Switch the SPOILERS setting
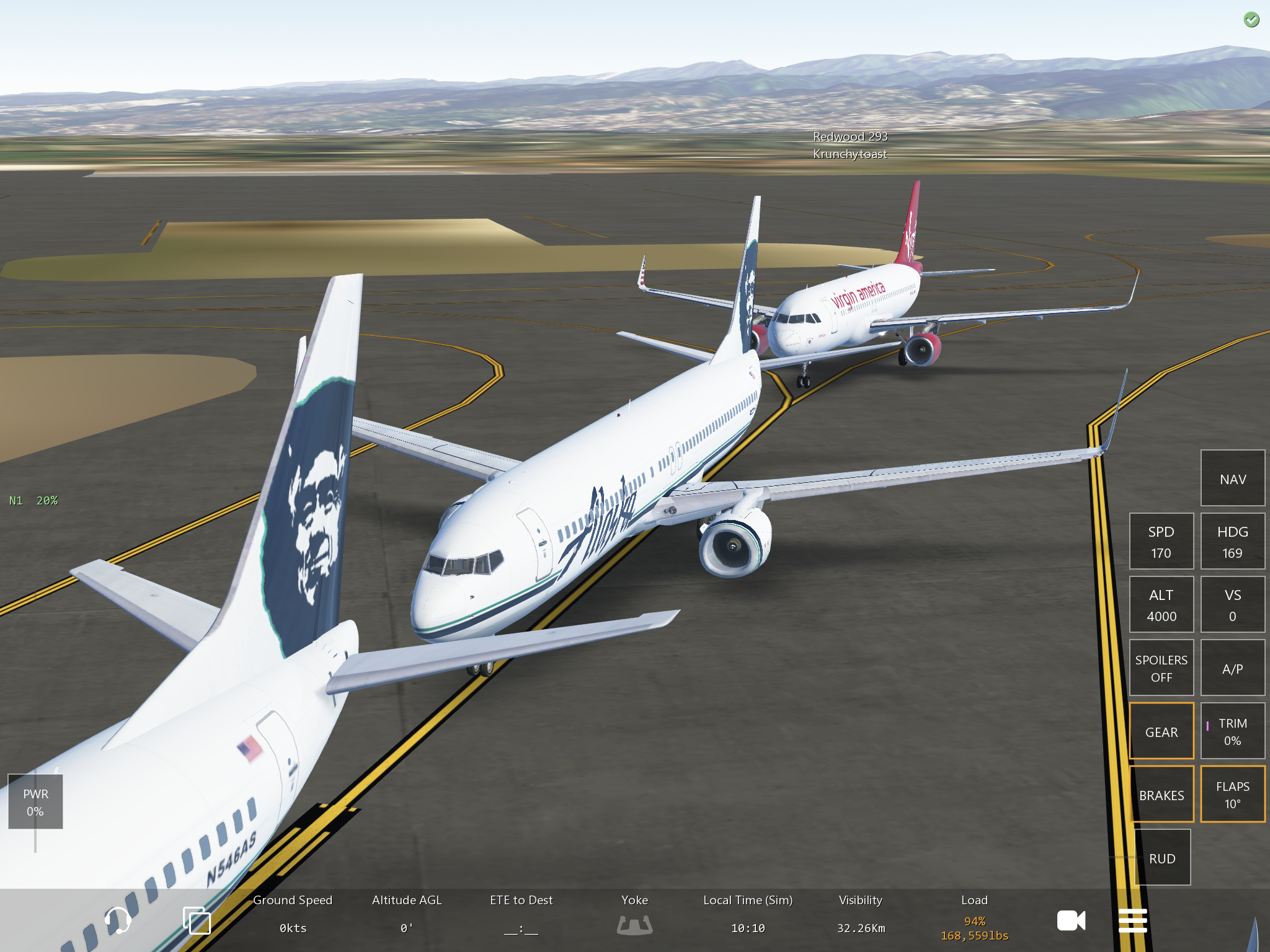1270x952 pixels. pyautogui.click(x=1161, y=668)
